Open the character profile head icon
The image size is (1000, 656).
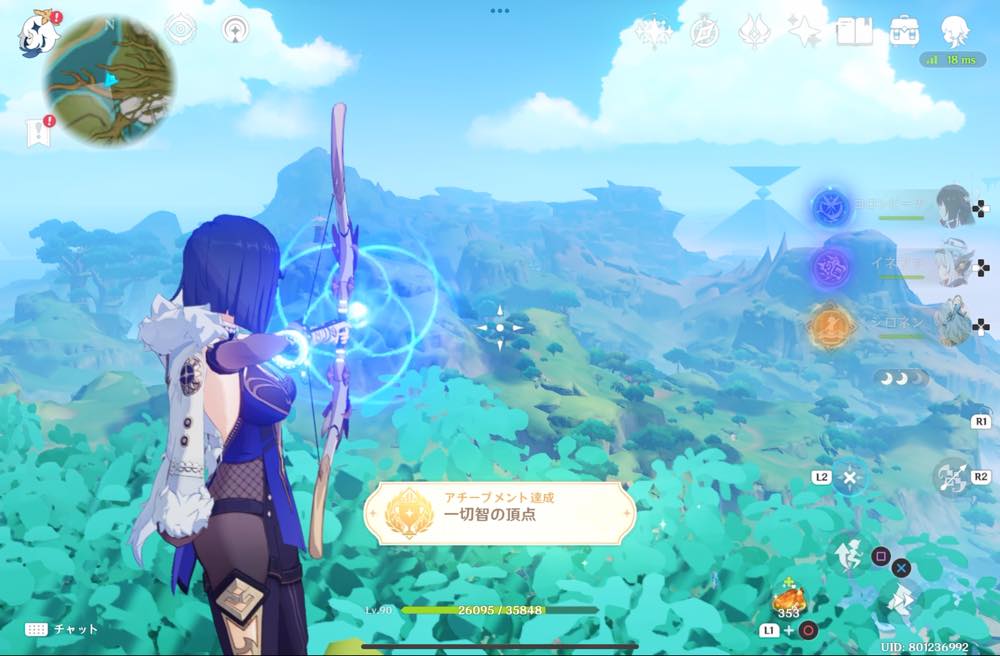955,31
